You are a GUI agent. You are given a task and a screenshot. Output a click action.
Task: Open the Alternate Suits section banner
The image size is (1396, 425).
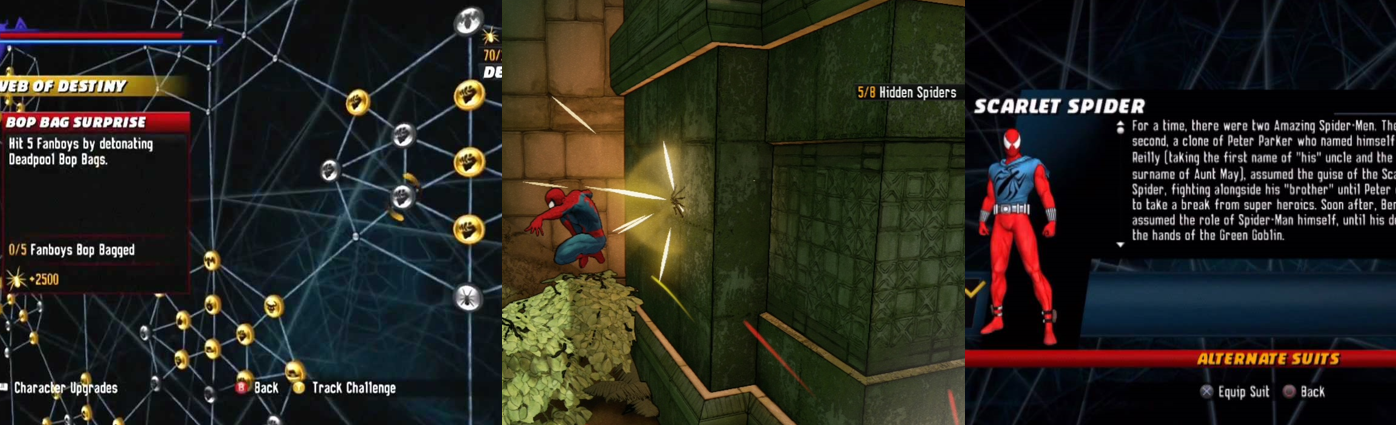click(x=1267, y=358)
